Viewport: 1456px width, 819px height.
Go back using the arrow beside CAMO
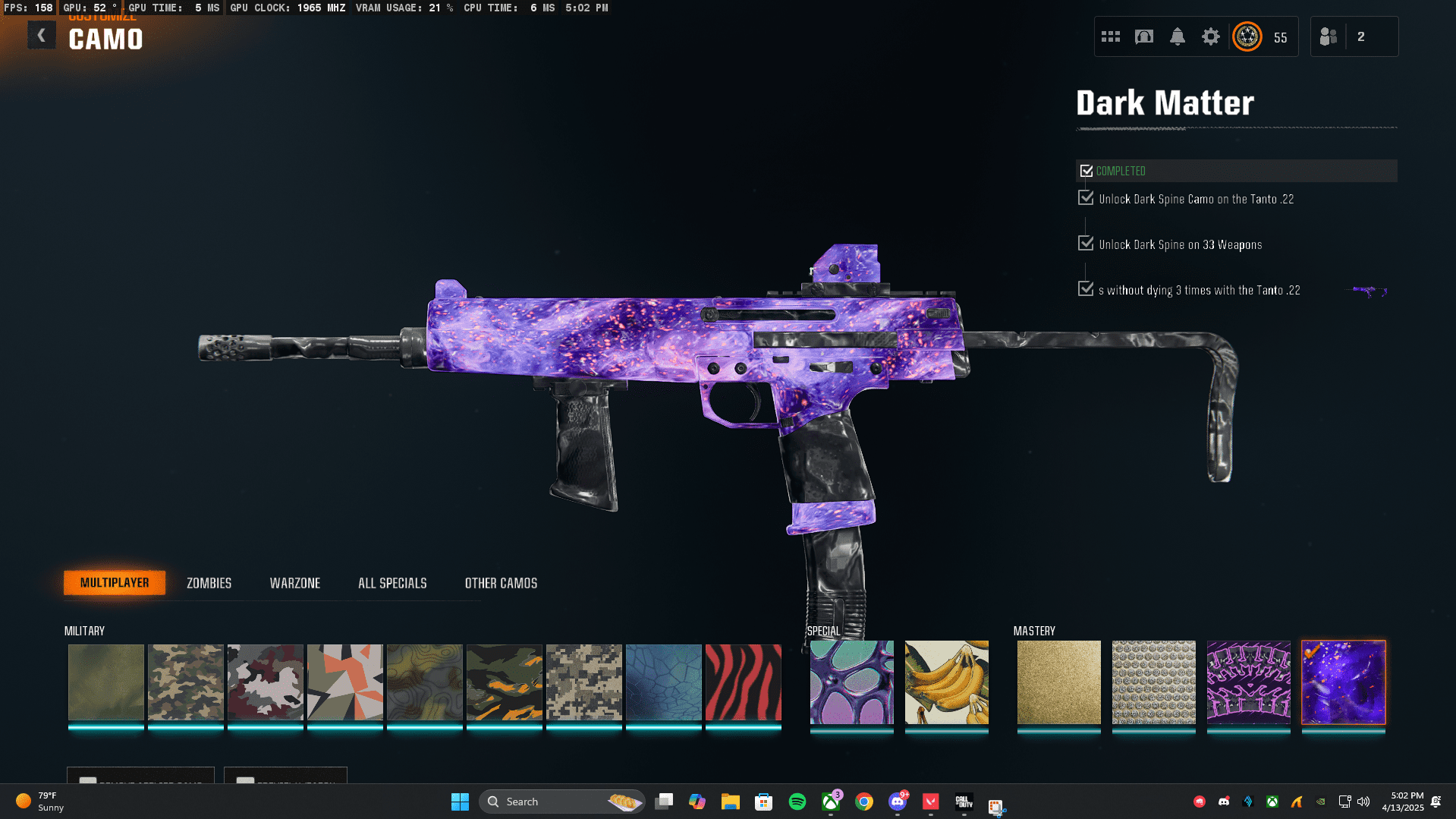(42, 36)
